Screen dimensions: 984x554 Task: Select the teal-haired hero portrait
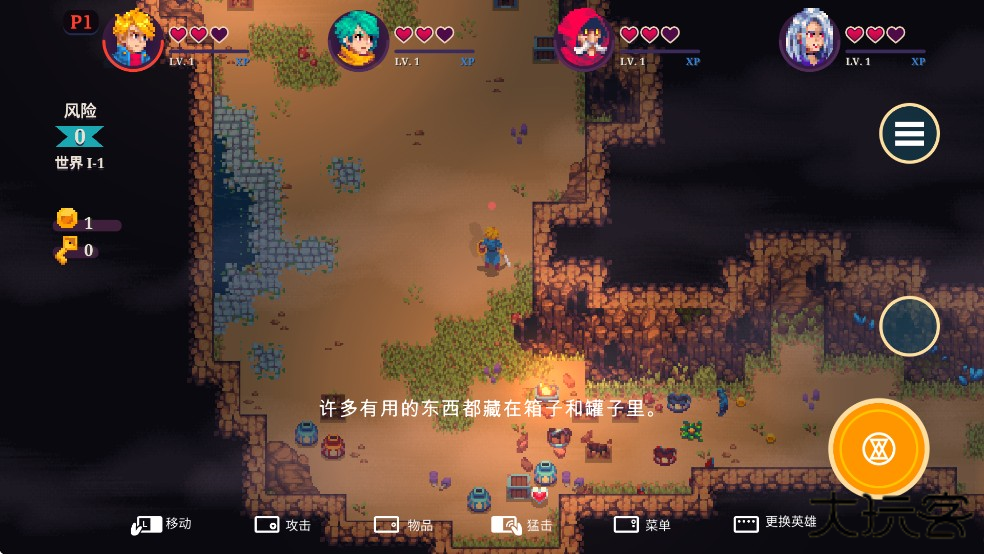click(x=358, y=40)
